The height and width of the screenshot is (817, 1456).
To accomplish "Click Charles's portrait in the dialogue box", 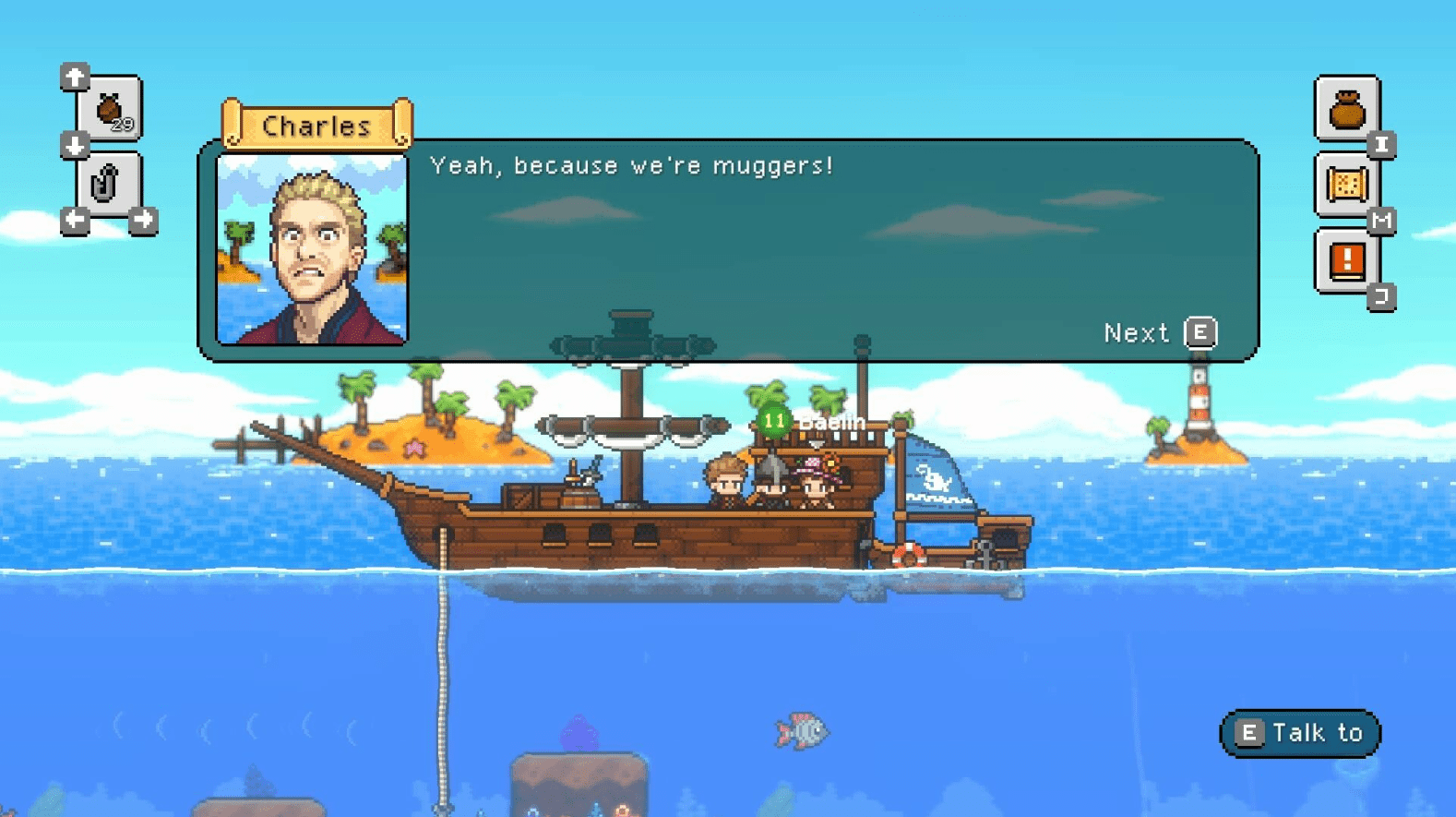I will click(312, 249).
